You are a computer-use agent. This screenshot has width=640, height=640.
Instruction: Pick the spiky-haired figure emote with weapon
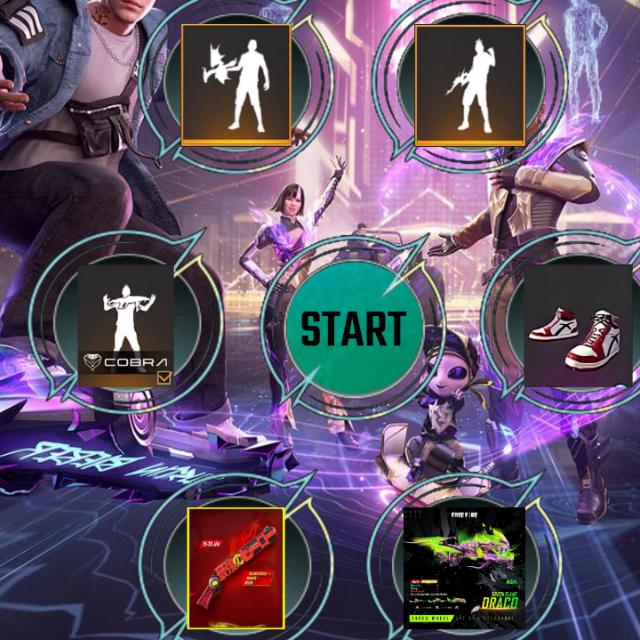pos(469,84)
